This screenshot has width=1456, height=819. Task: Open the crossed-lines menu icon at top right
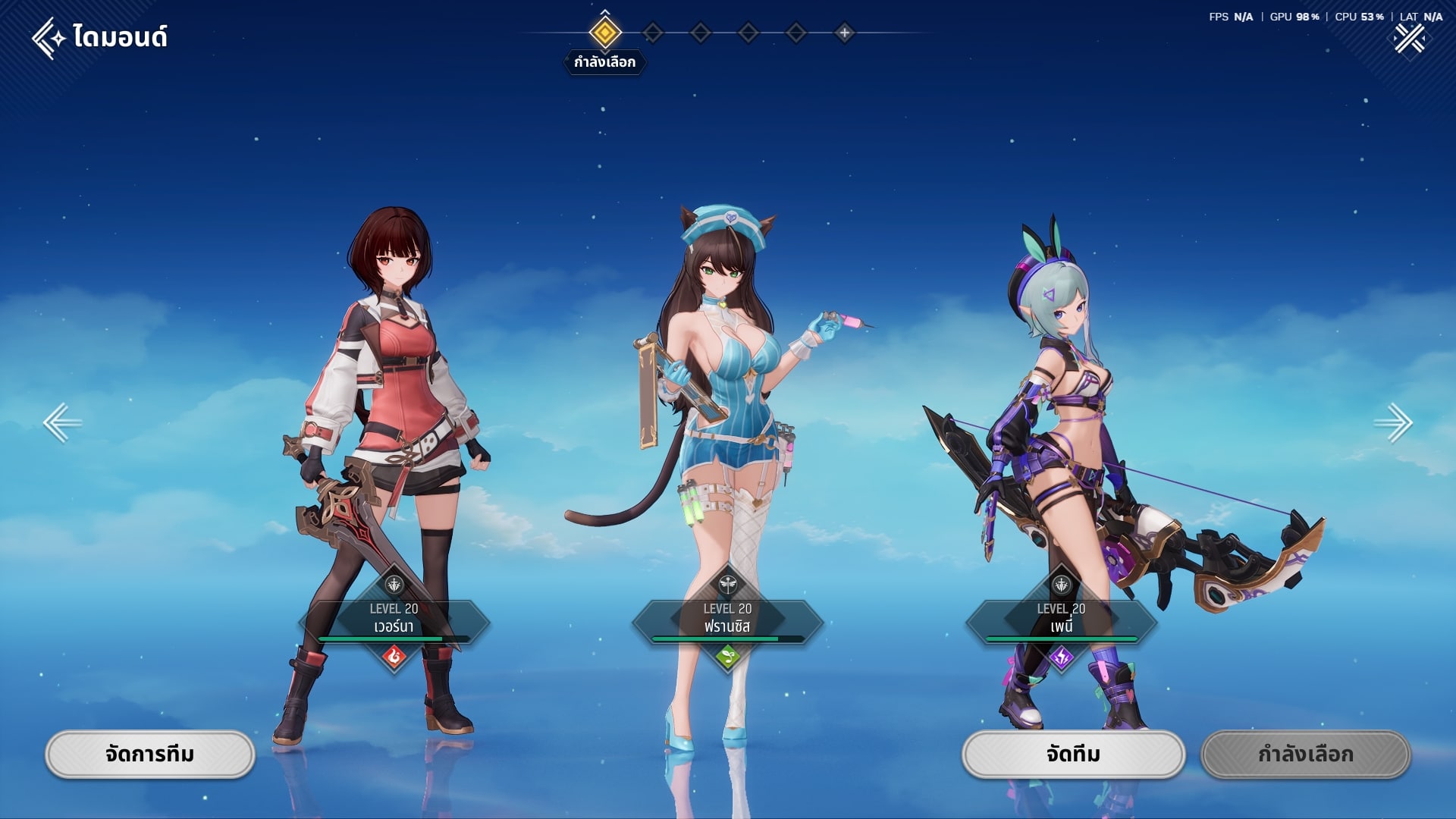tap(1409, 39)
